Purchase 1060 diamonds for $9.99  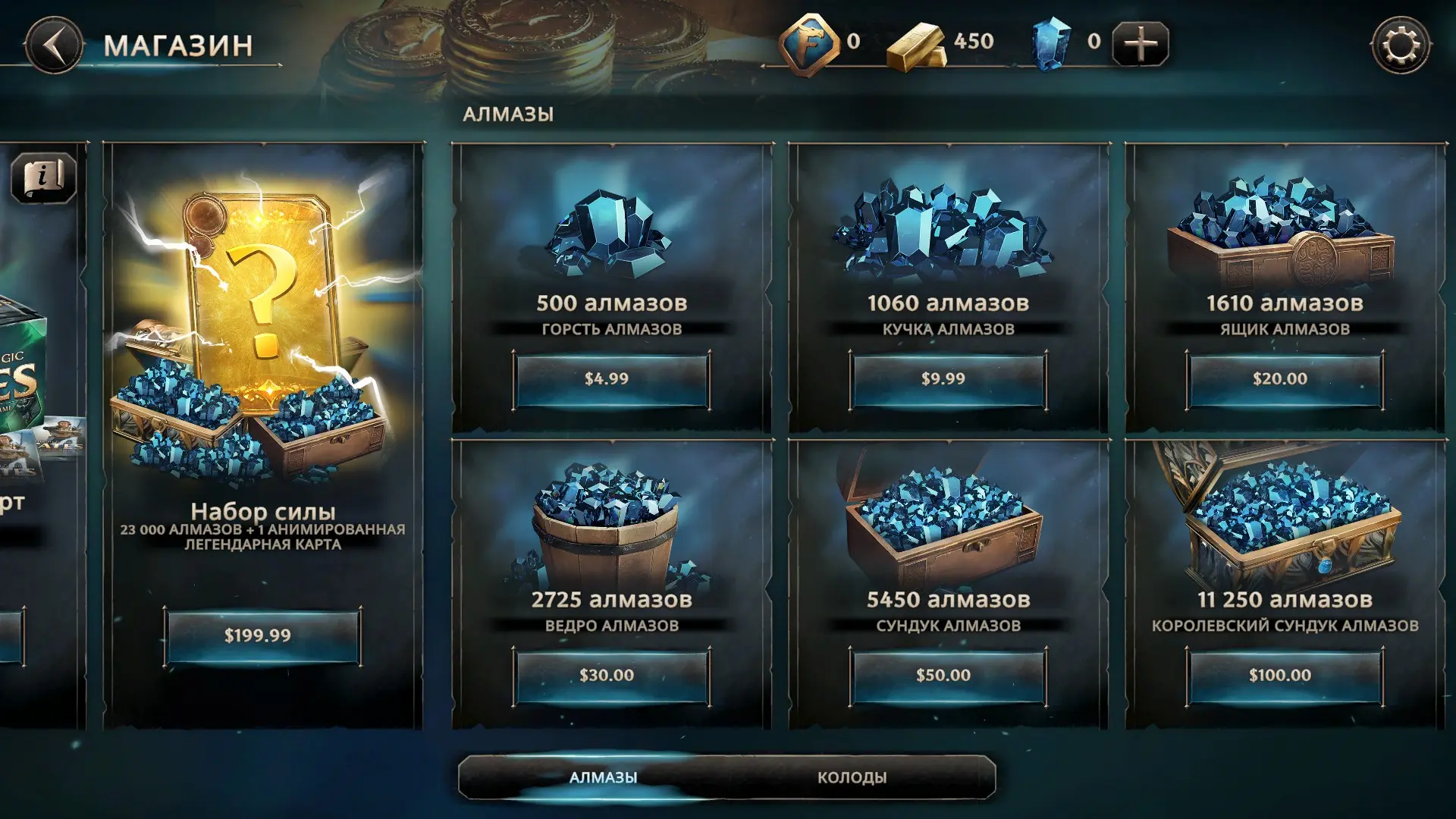click(x=948, y=379)
